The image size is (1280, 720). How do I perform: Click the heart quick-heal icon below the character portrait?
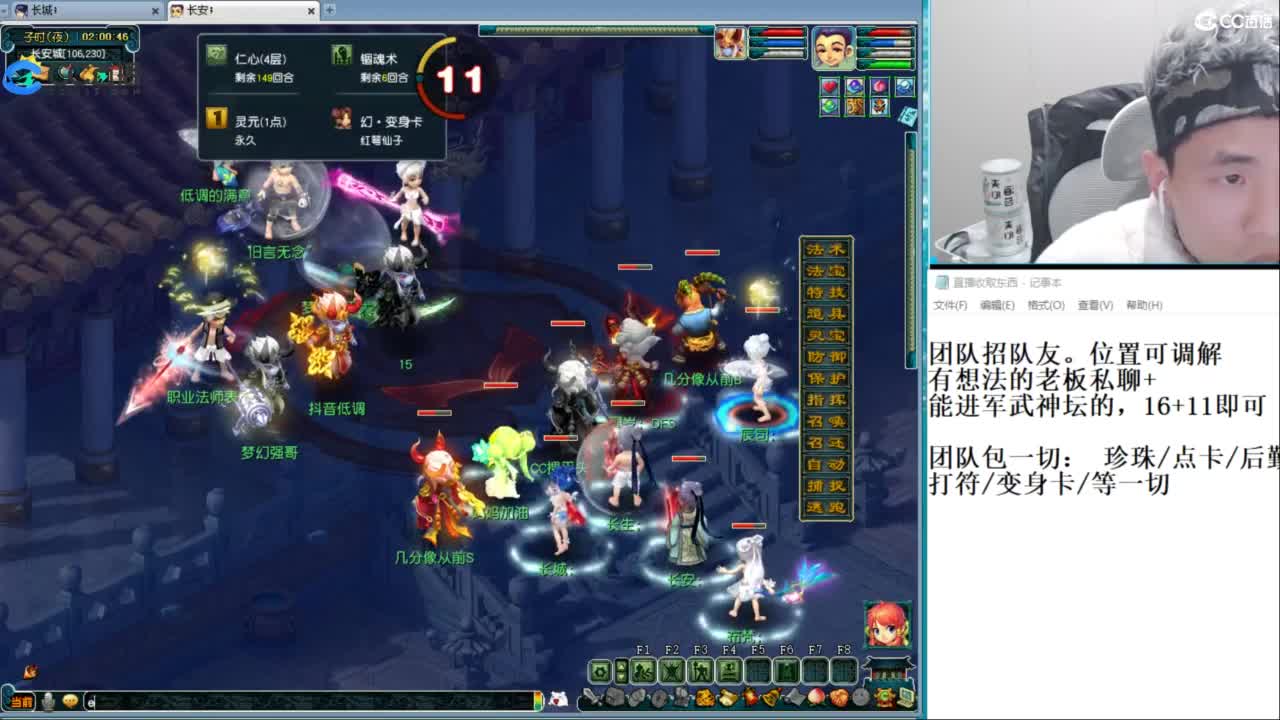[829, 86]
